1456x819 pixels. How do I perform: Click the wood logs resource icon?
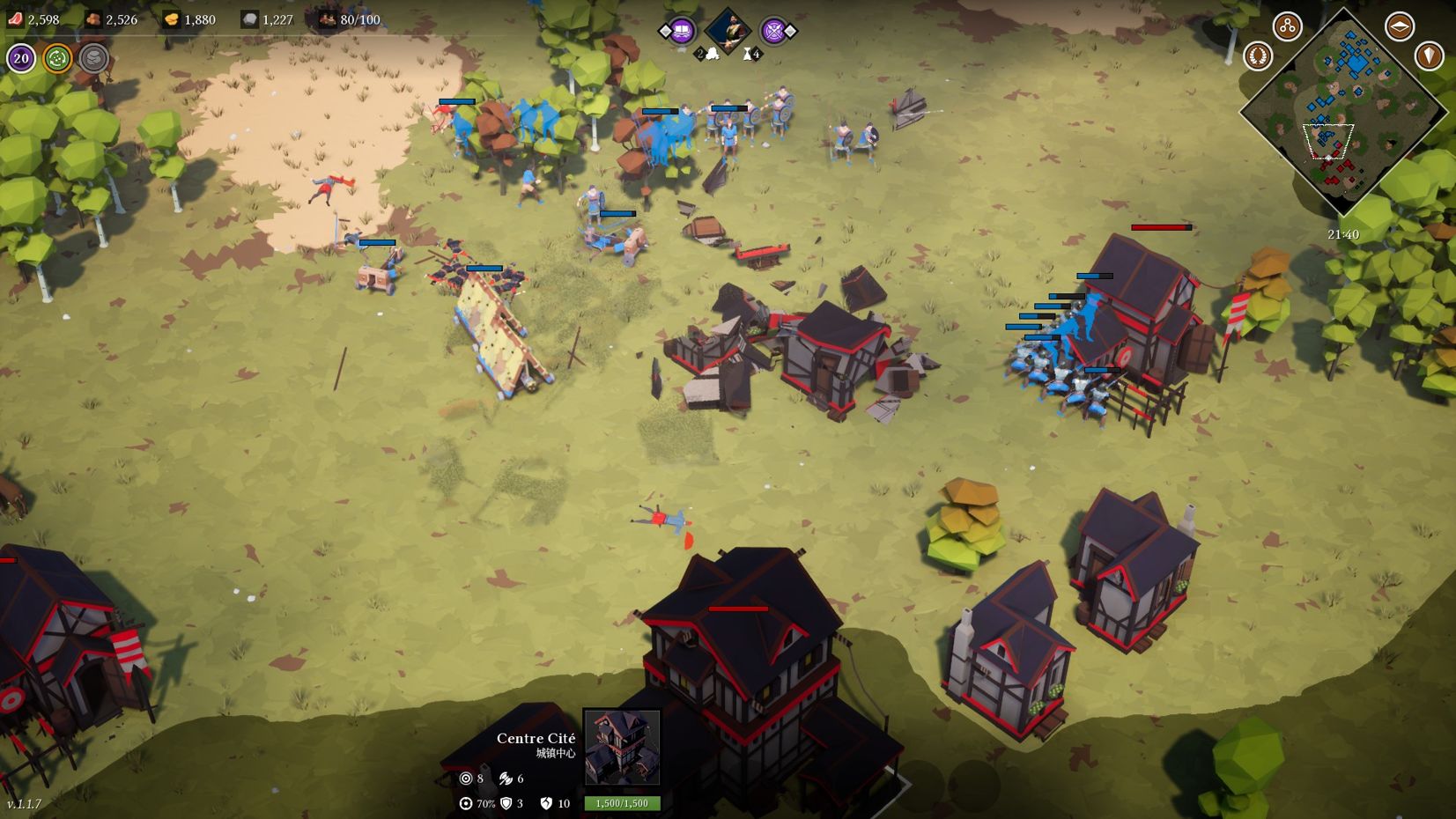93,19
